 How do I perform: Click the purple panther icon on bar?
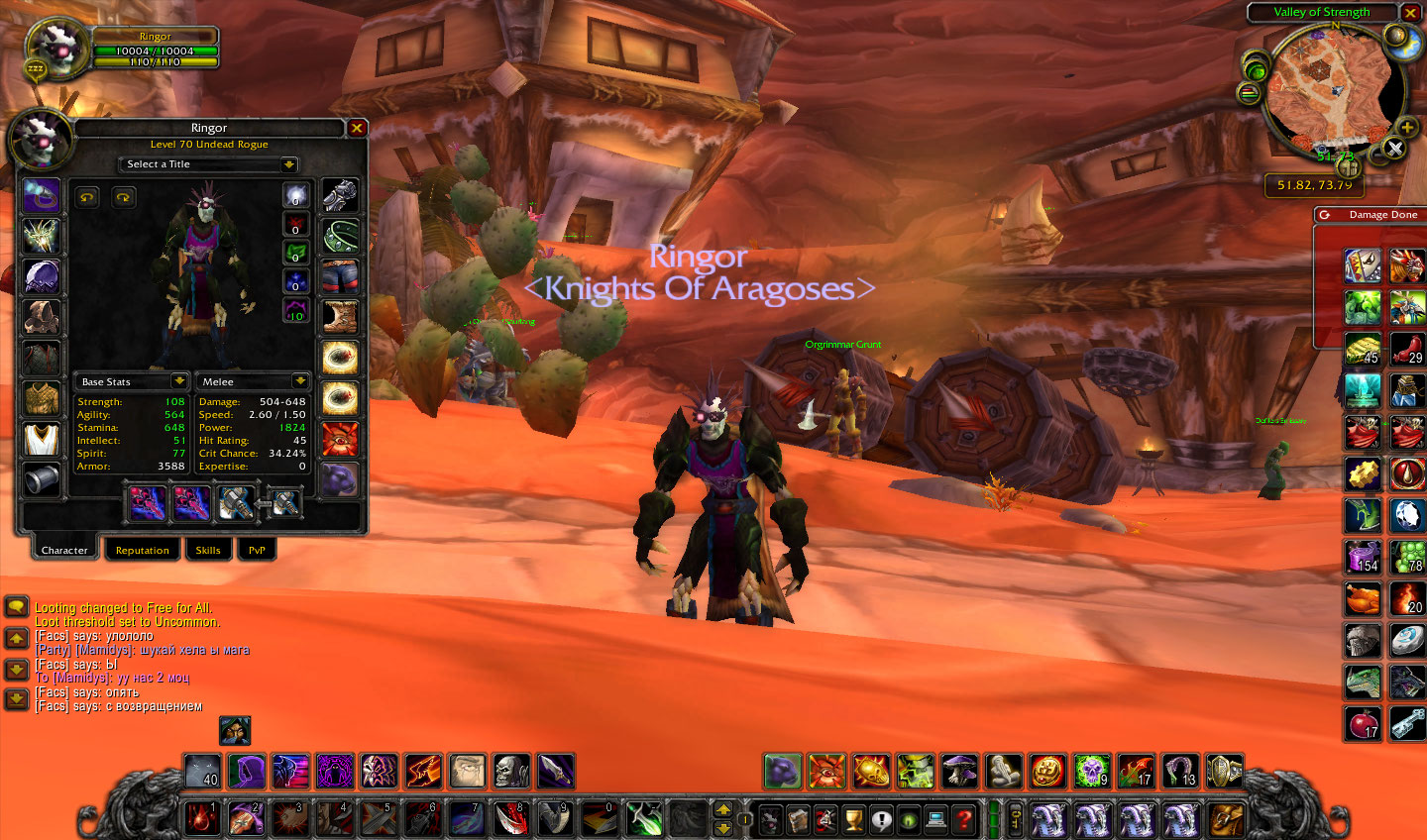pyautogui.click(x=781, y=771)
